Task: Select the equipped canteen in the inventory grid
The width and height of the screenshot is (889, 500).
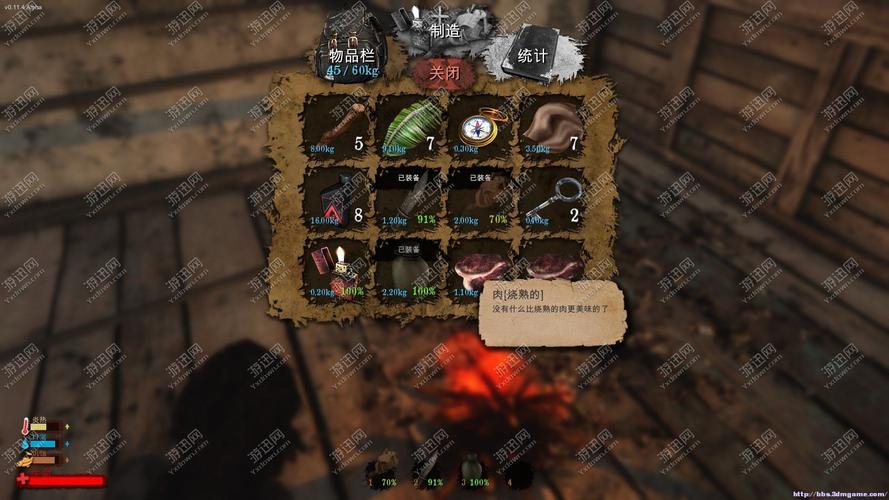Action: point(410,270)
